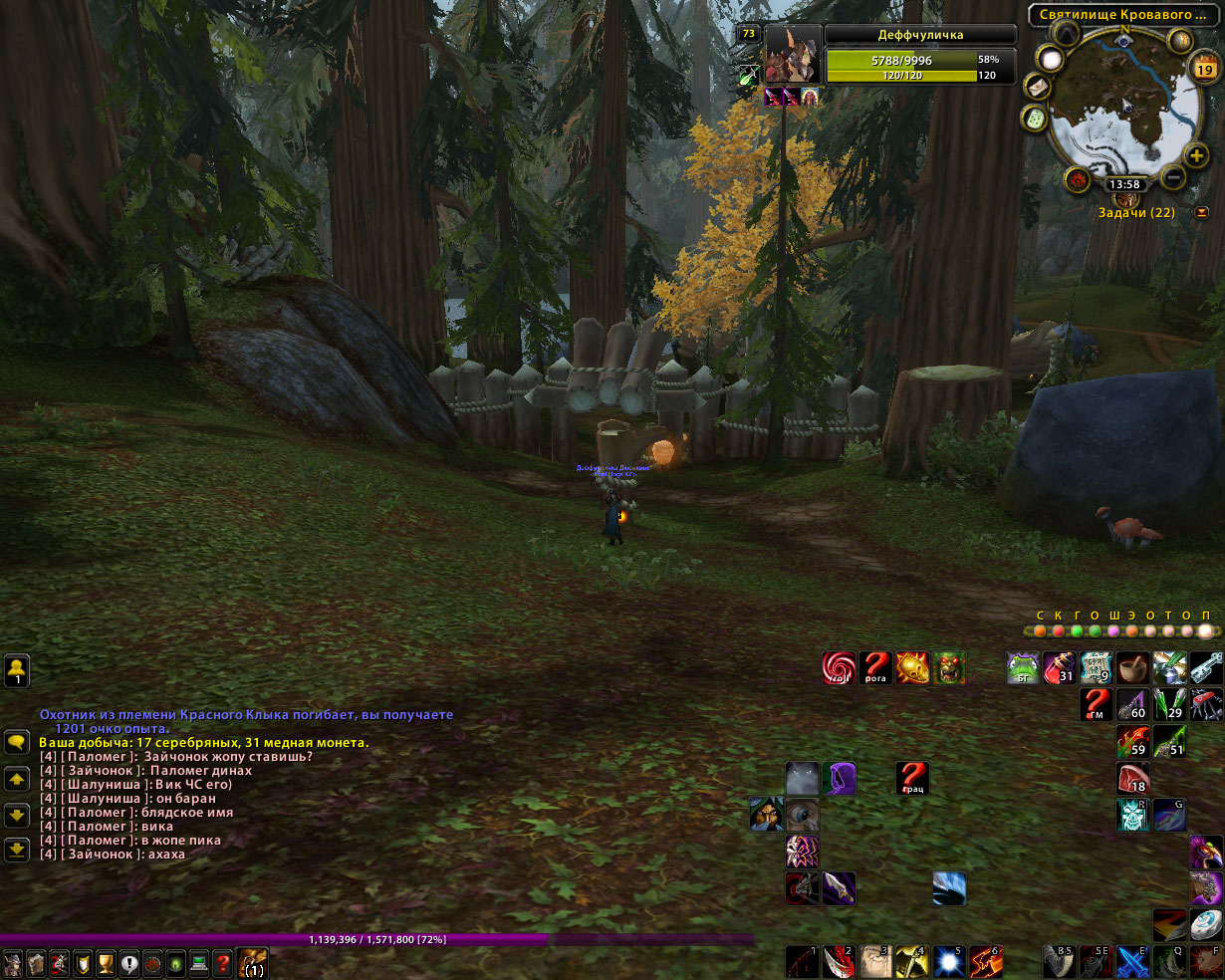The image size is (1225, 980).
Task: Collapse the Задачи (22) quest tracker
Action: 1202,212
